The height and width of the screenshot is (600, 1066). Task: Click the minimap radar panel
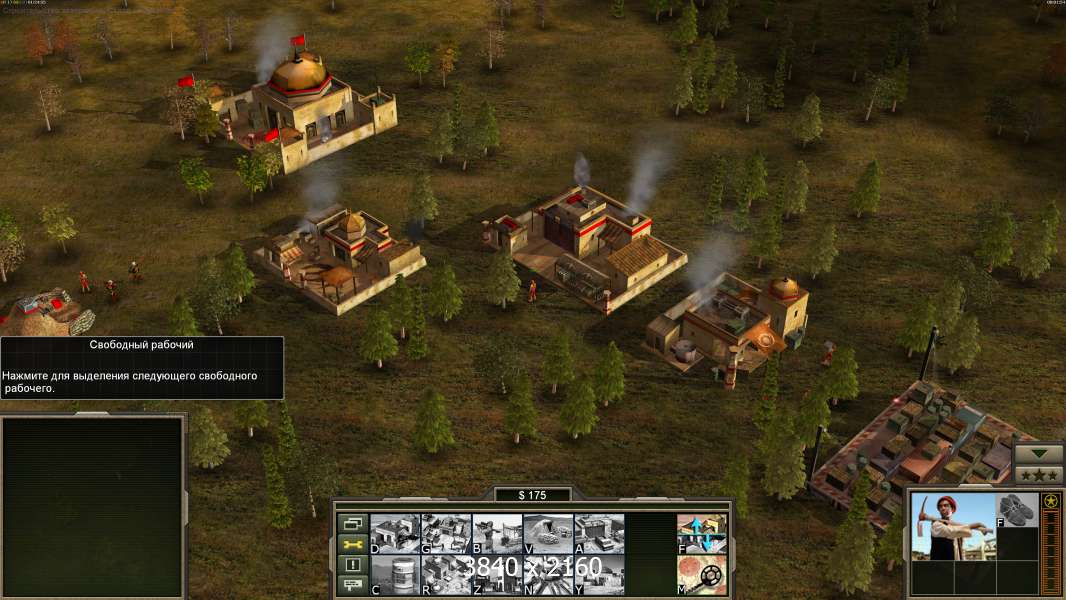[x=93, y=505]
